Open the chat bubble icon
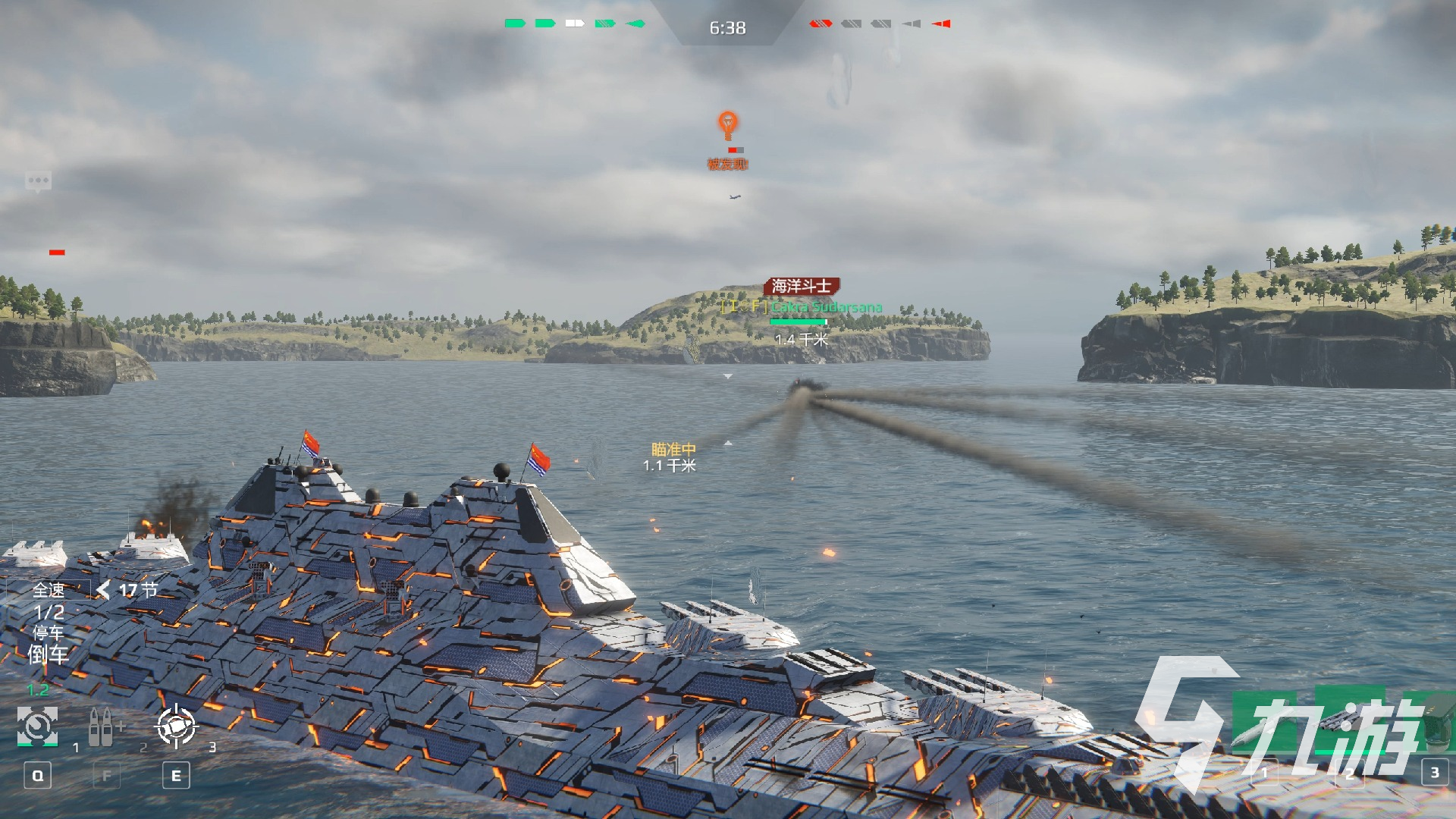 point(38,181)
